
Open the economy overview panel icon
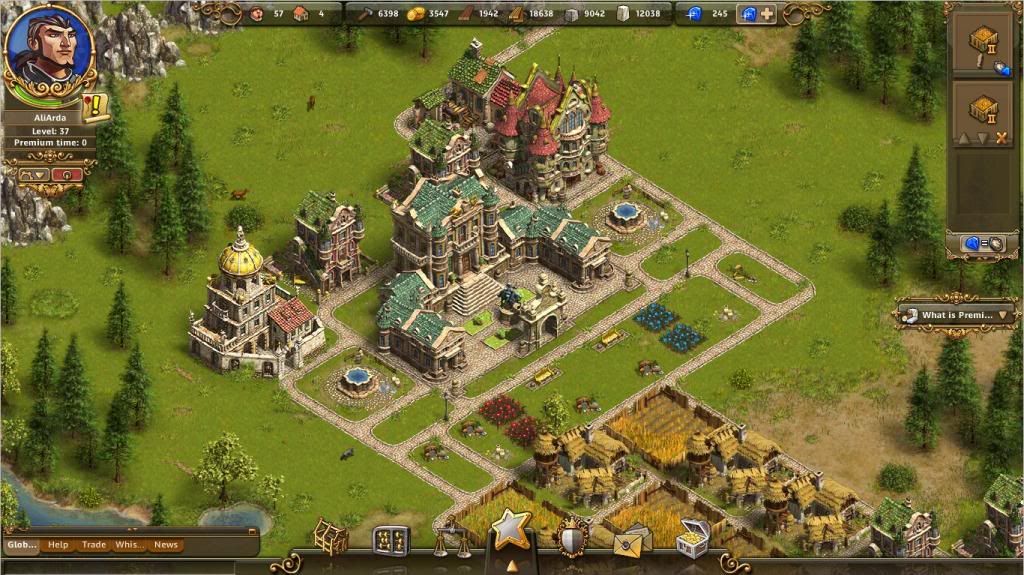[x=391, y=540]
